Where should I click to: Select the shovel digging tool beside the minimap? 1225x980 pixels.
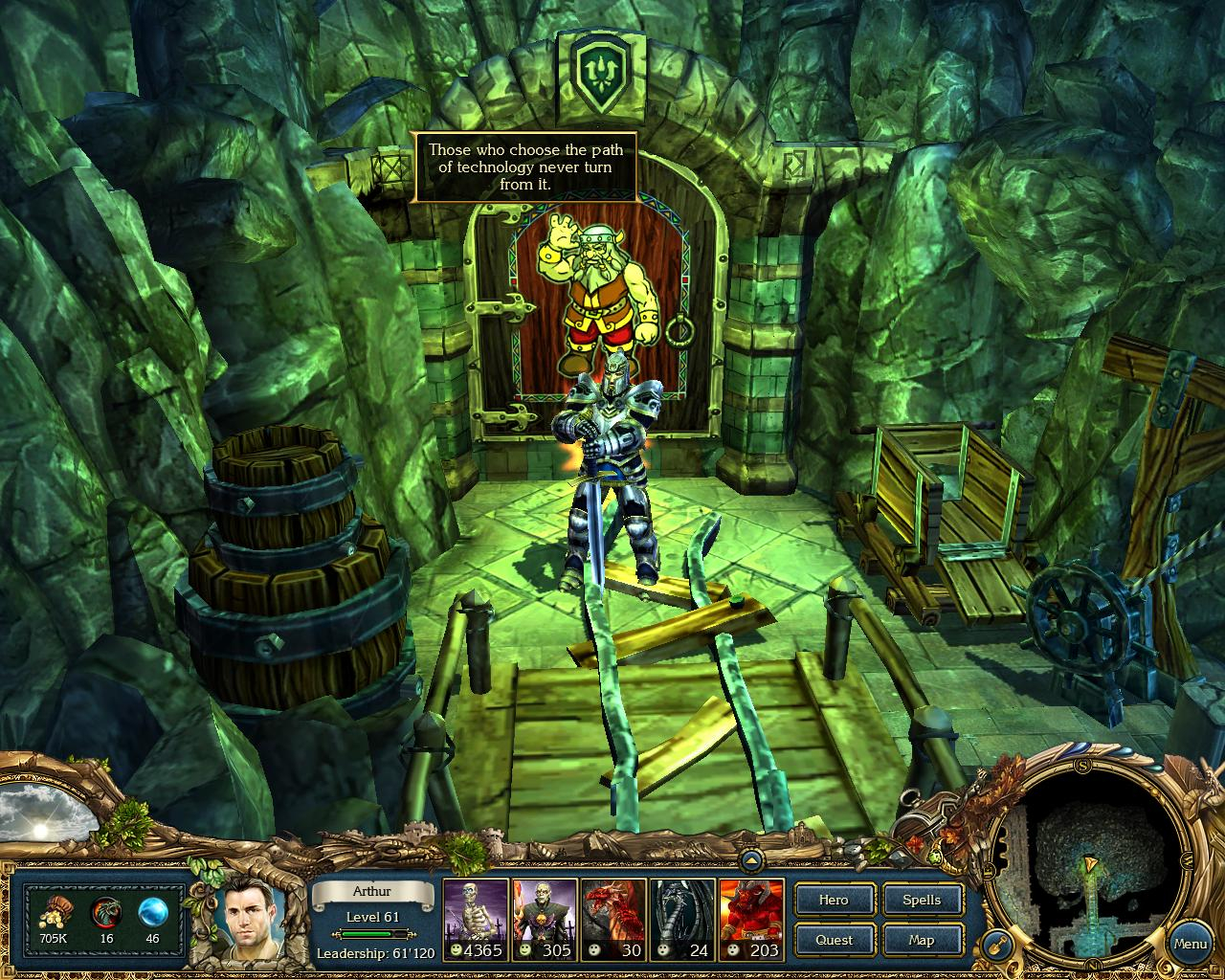coord(997,946)
